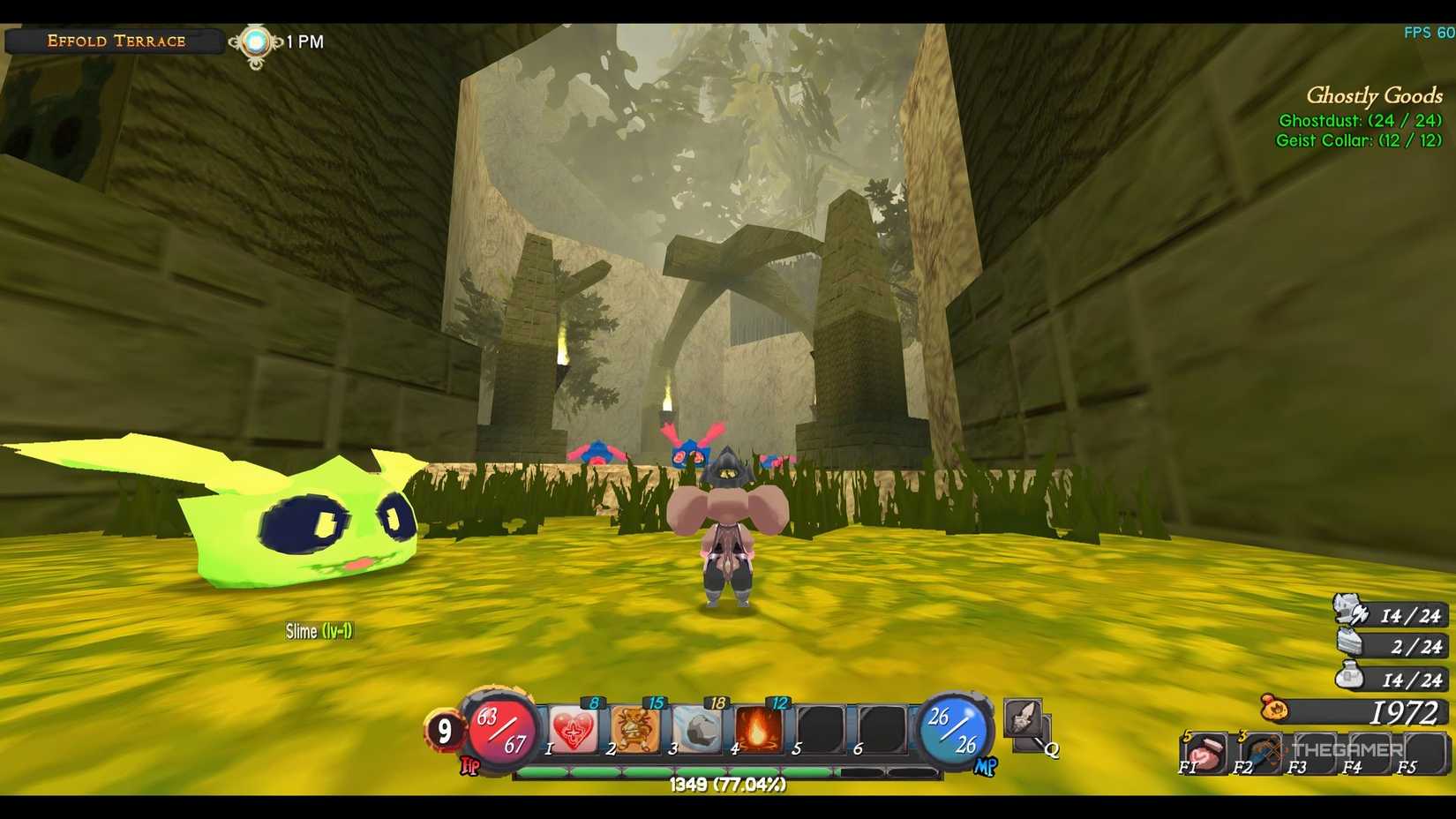
Task: Click the axe resource icon showing 14/24
Action: tap(1347, 615)
